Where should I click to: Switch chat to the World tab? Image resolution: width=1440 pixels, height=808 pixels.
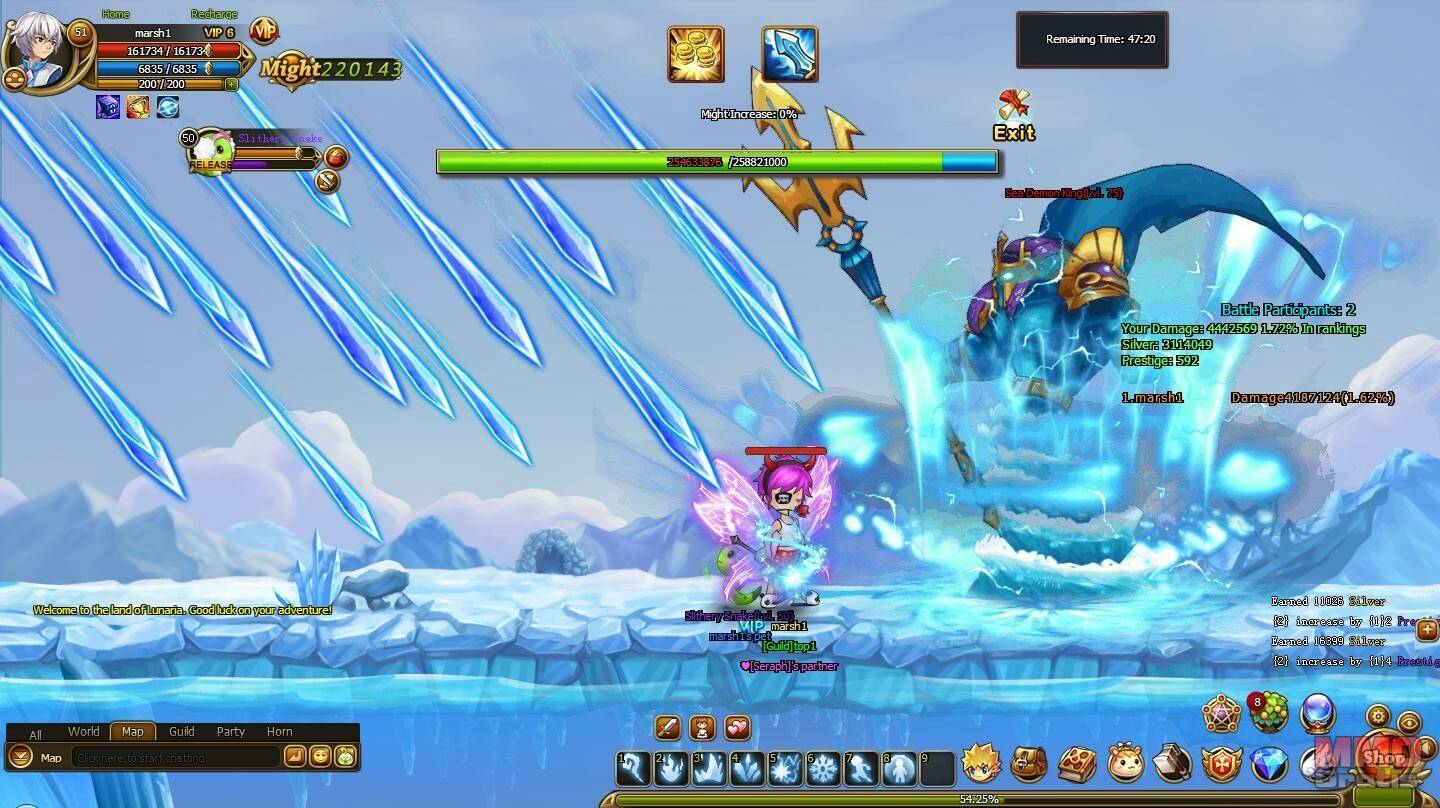point(83,732)
